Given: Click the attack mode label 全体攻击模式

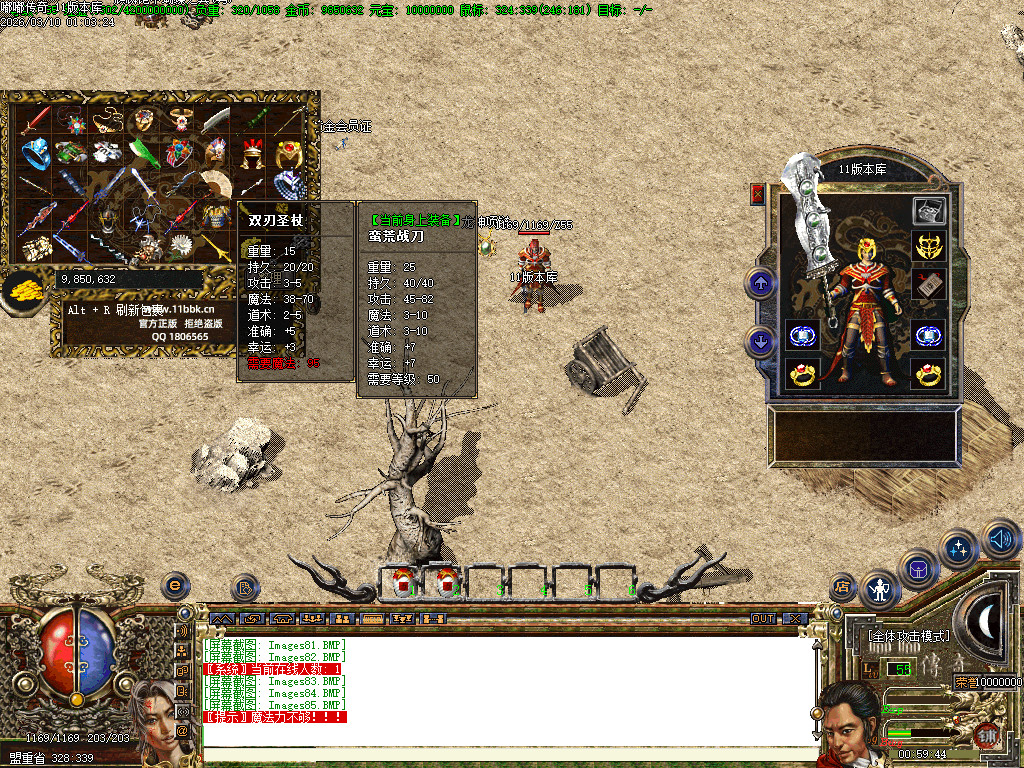Looking at the screenshot, I should [x=909, y=636].
